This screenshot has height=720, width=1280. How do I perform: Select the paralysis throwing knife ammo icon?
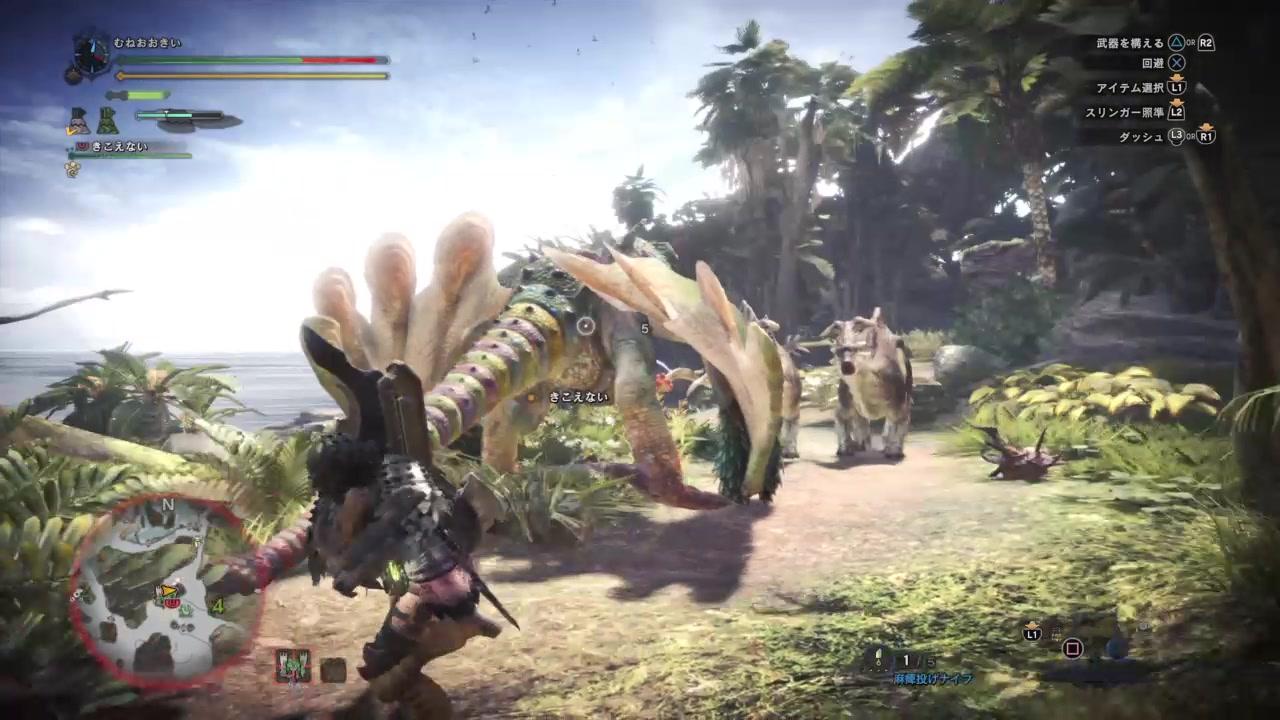pyautogui.click(x=879, y=659)
